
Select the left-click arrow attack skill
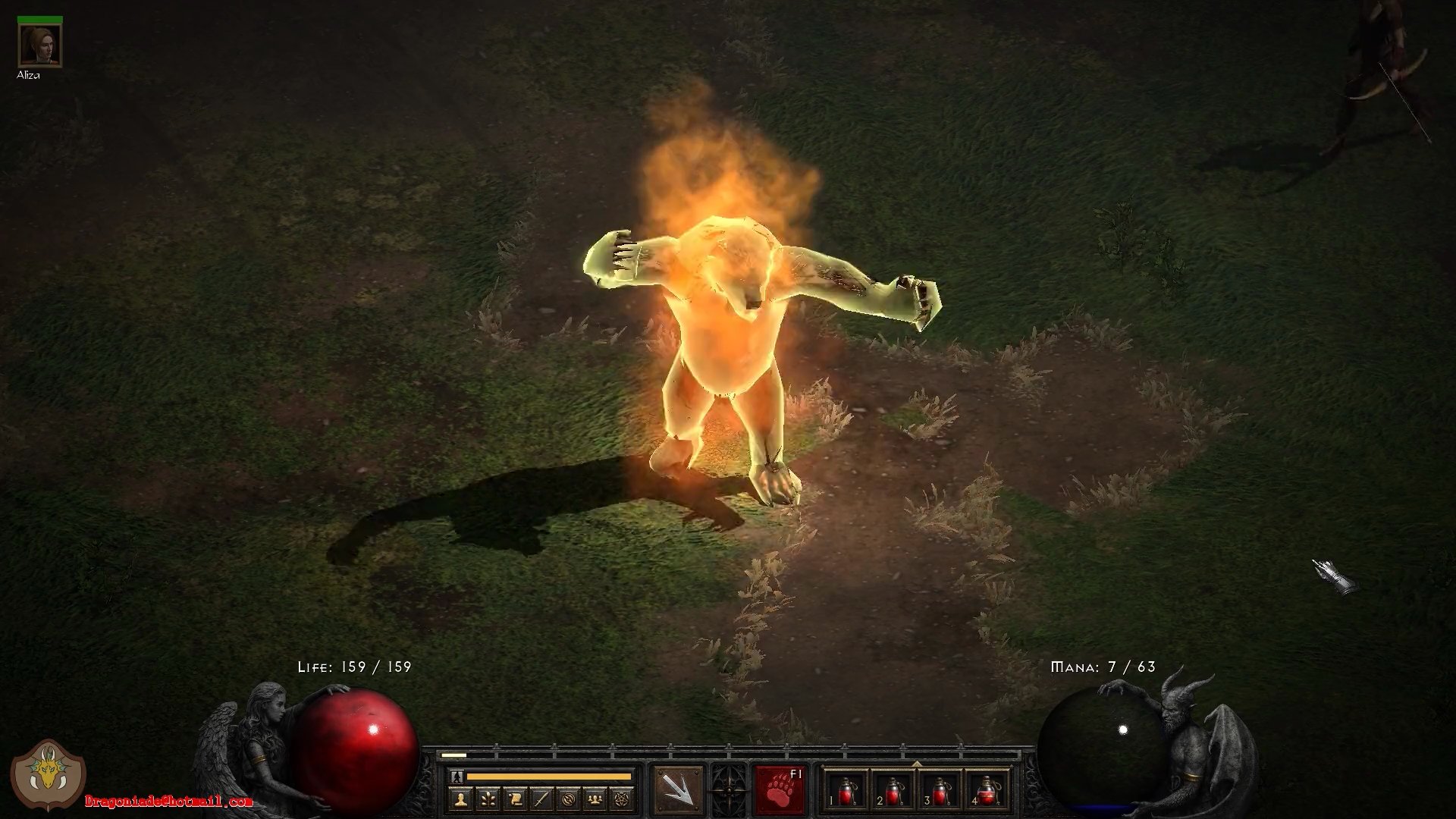point(679,791)
